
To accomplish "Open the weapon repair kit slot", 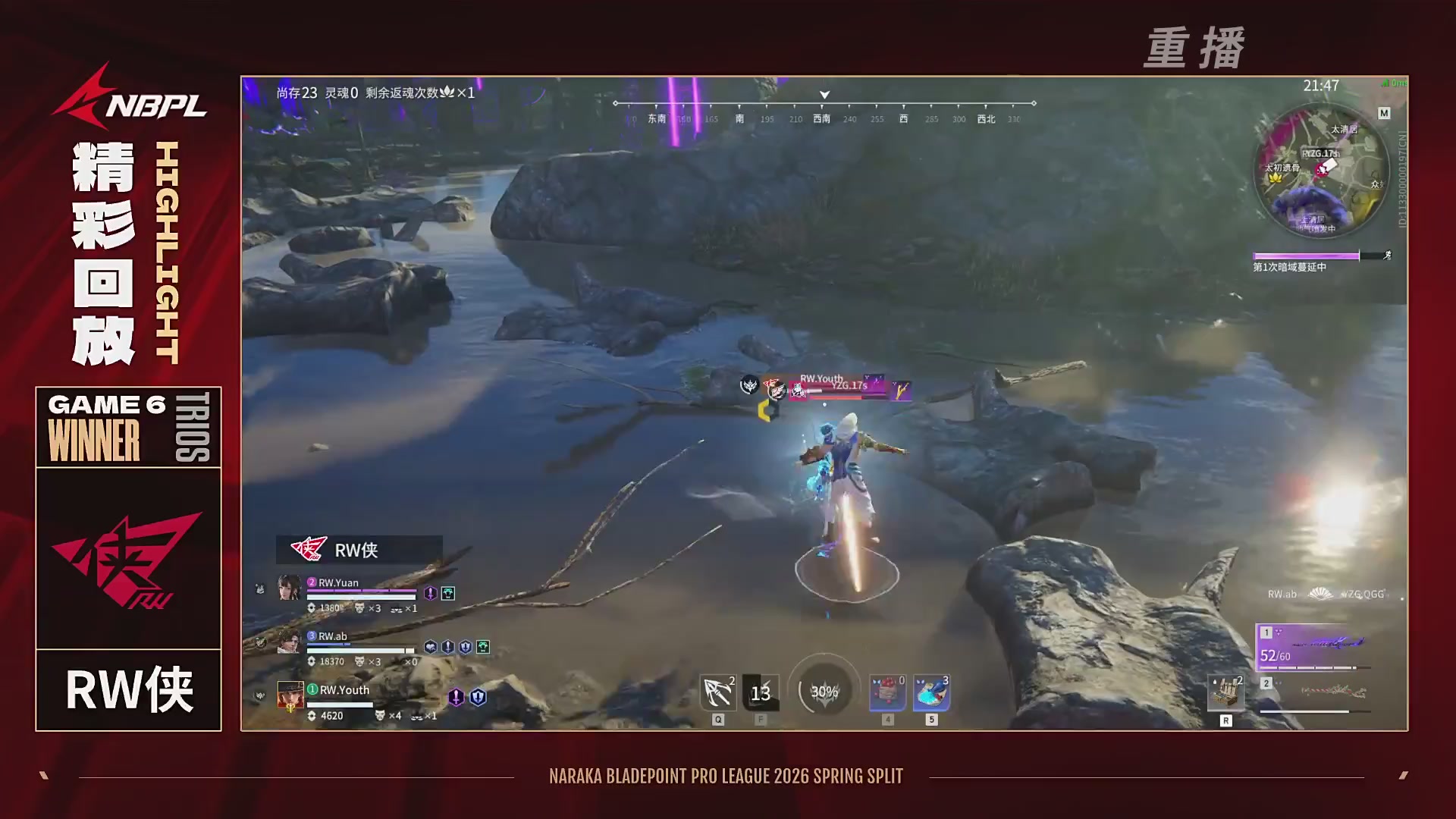I will 1225,692.
